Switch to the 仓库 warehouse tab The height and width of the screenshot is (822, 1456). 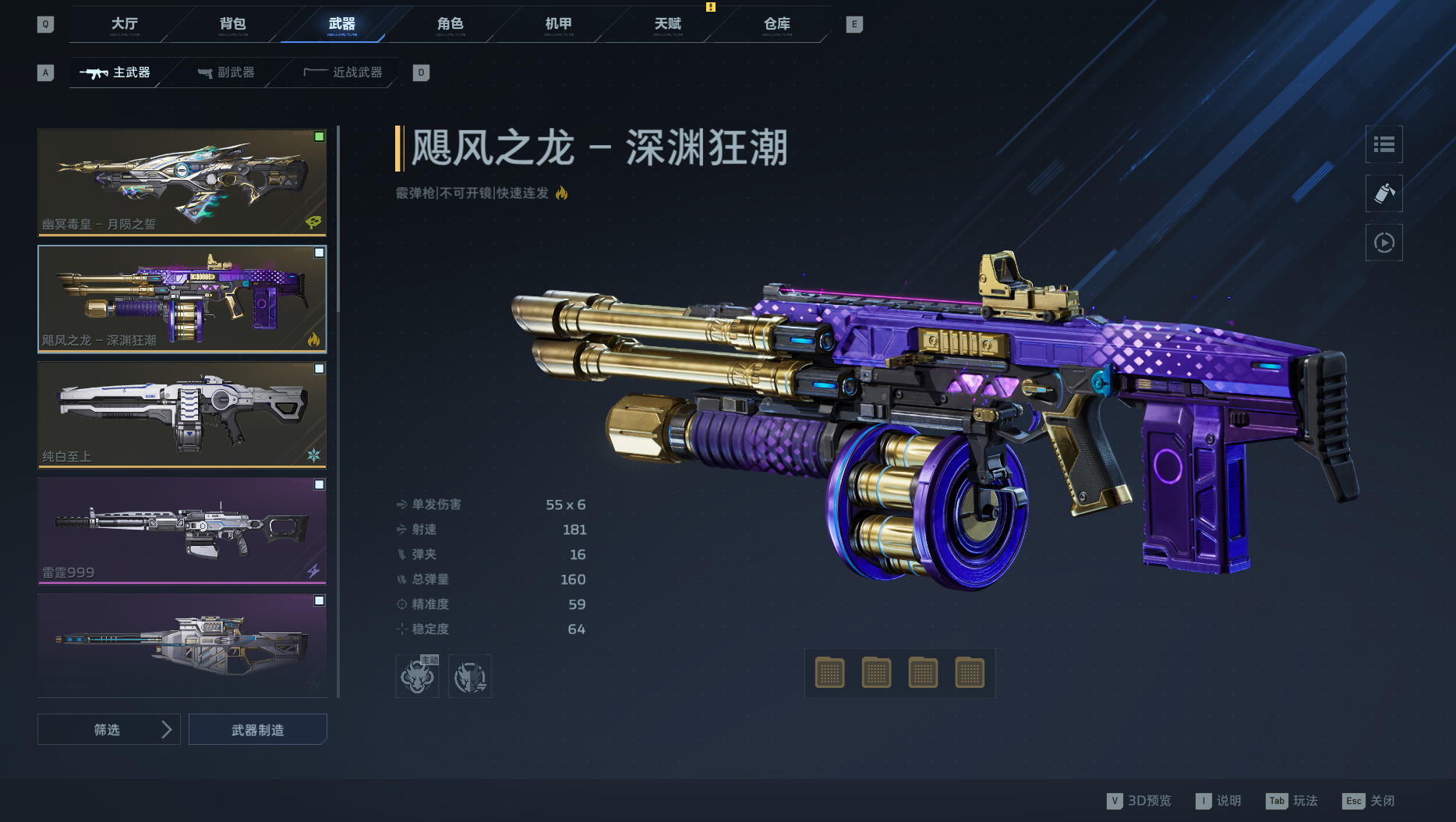click(777, 25)
